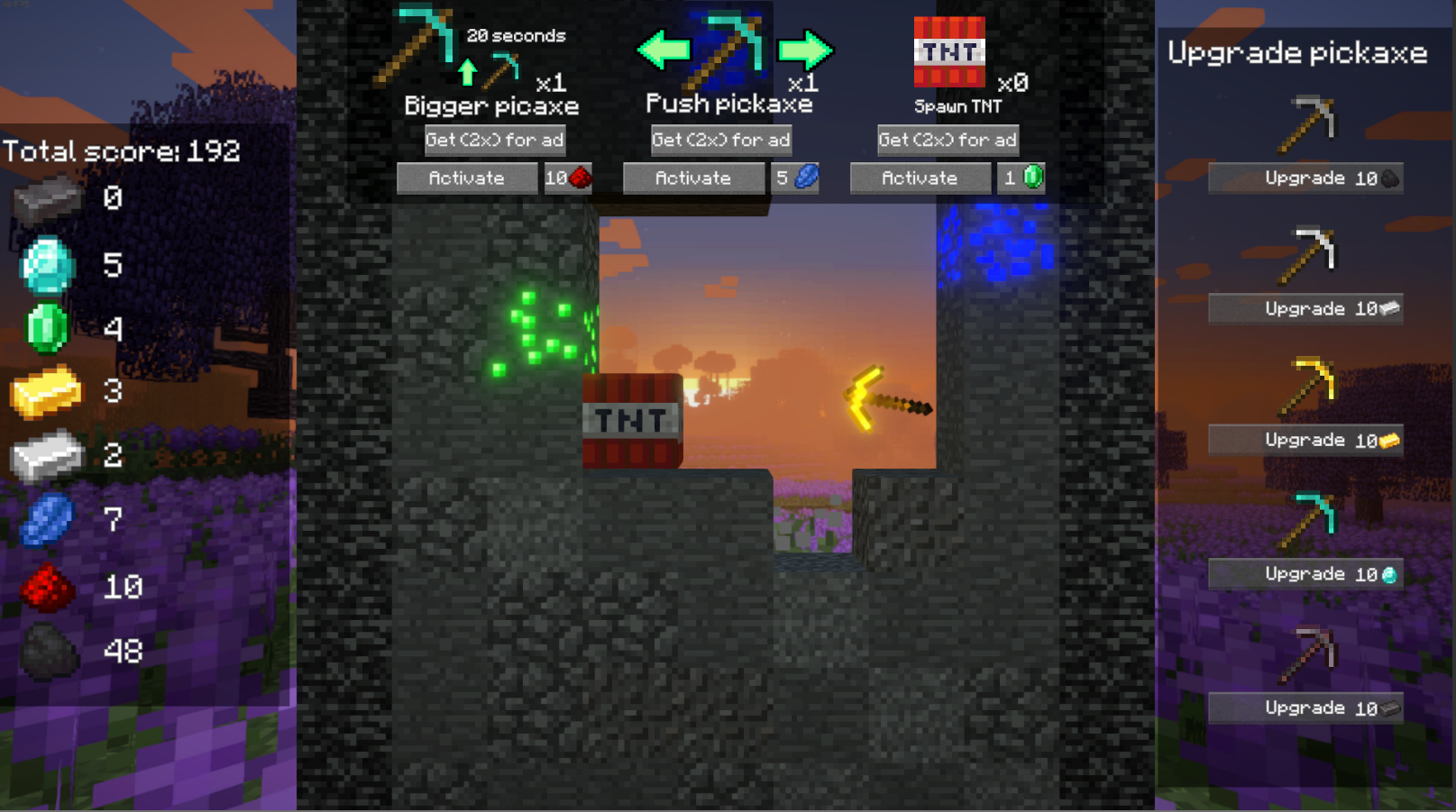1456x812 pixels.
Task: Click the top Upgrade 10 coal button
Action: pos(1305,178)
